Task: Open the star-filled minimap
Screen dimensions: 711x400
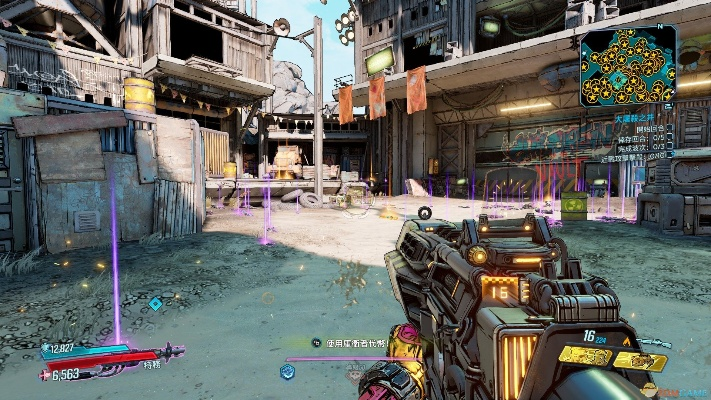Action: click(627, 65)
